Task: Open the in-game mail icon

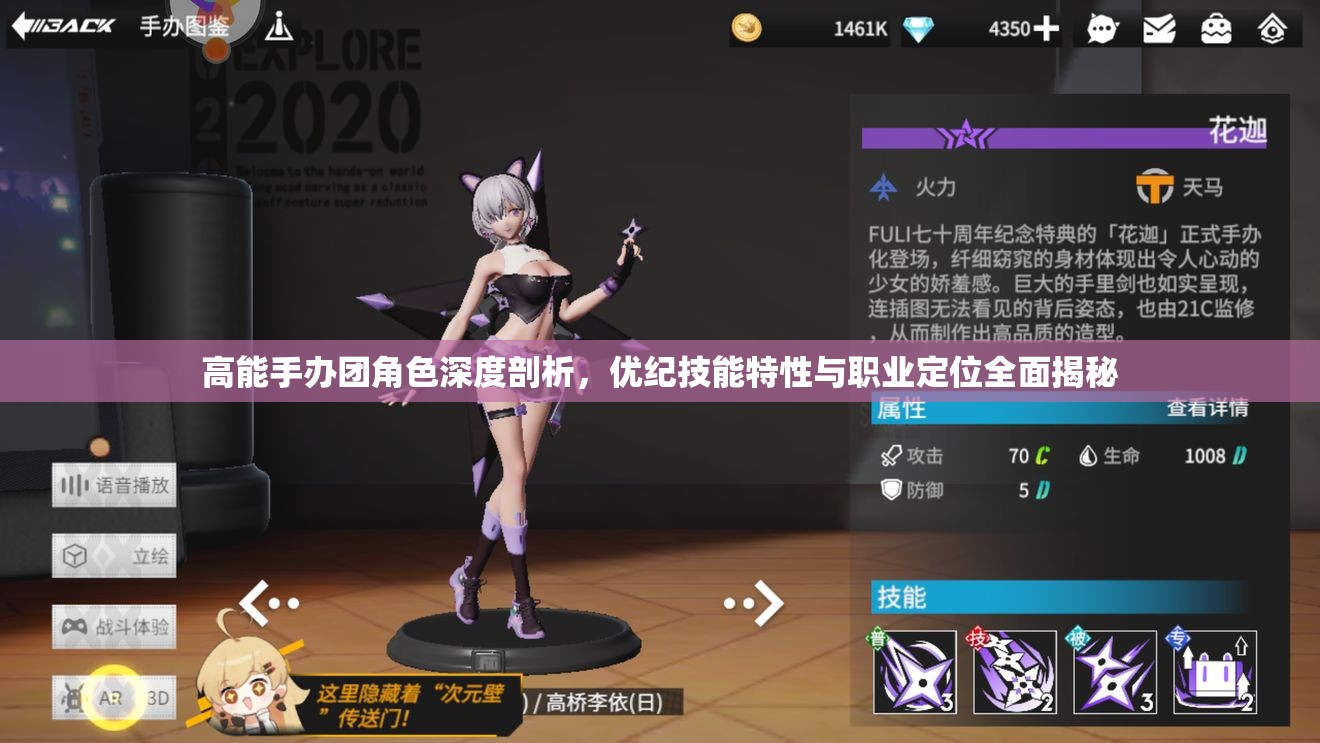Action: [x=1158, y=29]
